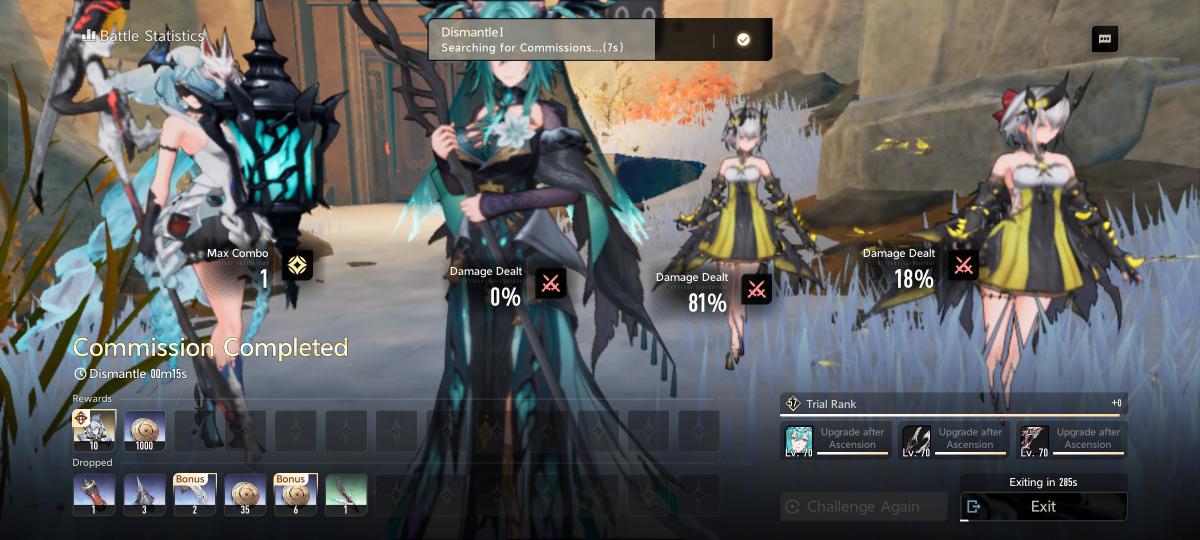View the Bonus white feather drop
Image resolution: width=1200 pixels, height=540 pixels.
[x=195, y=494]
